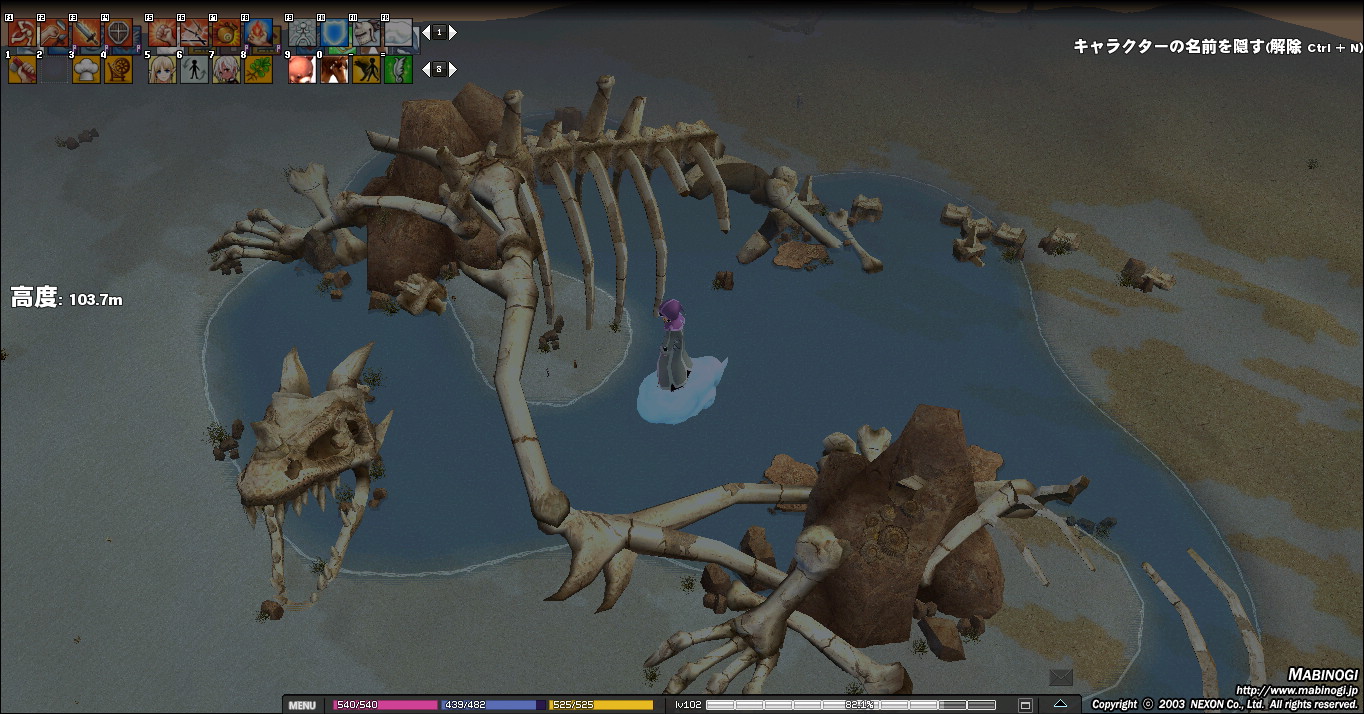This screenshot has width=1364, height=714.
Task: Activate the sword skill on F3
Action: pos(86,33)
